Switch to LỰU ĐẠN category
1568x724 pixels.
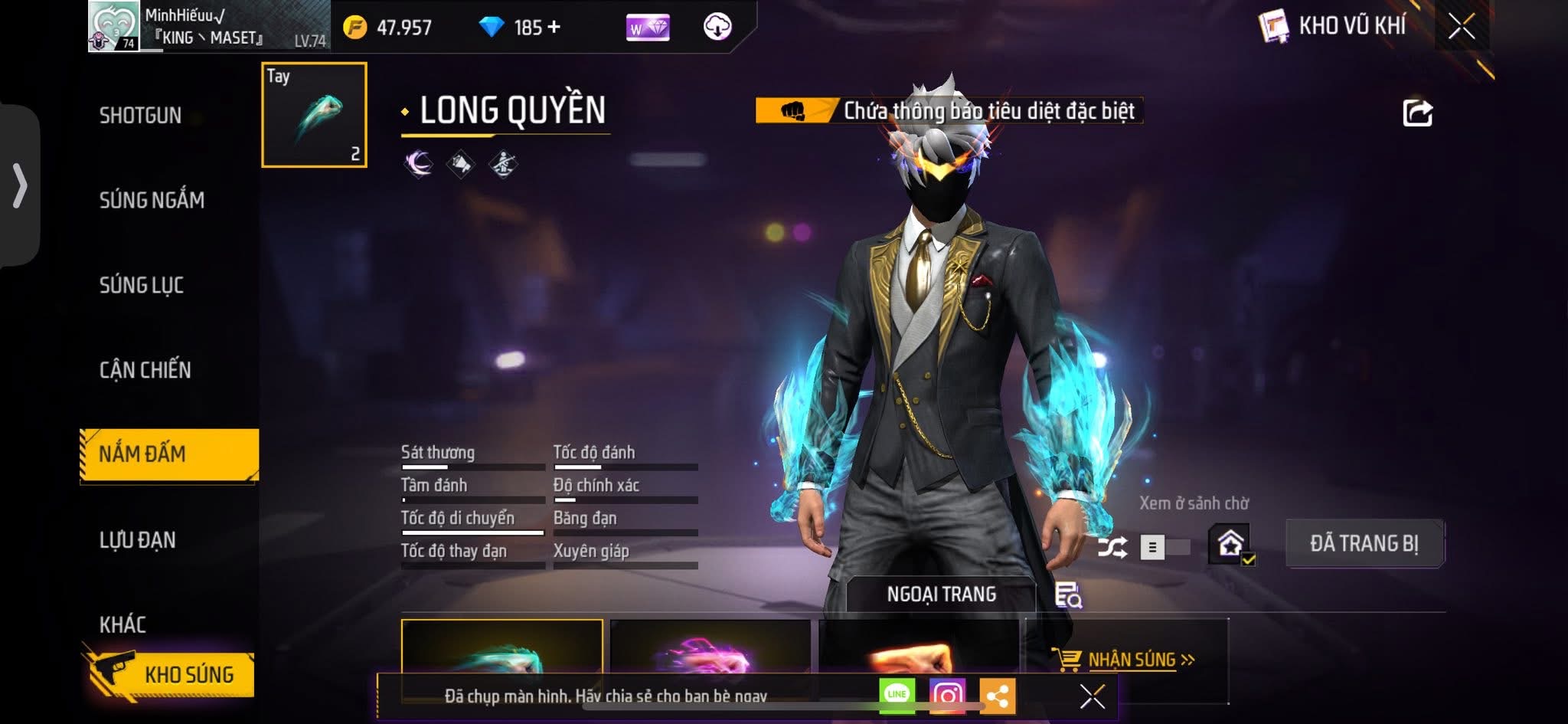pyautogui.click(x=138, y=540)
